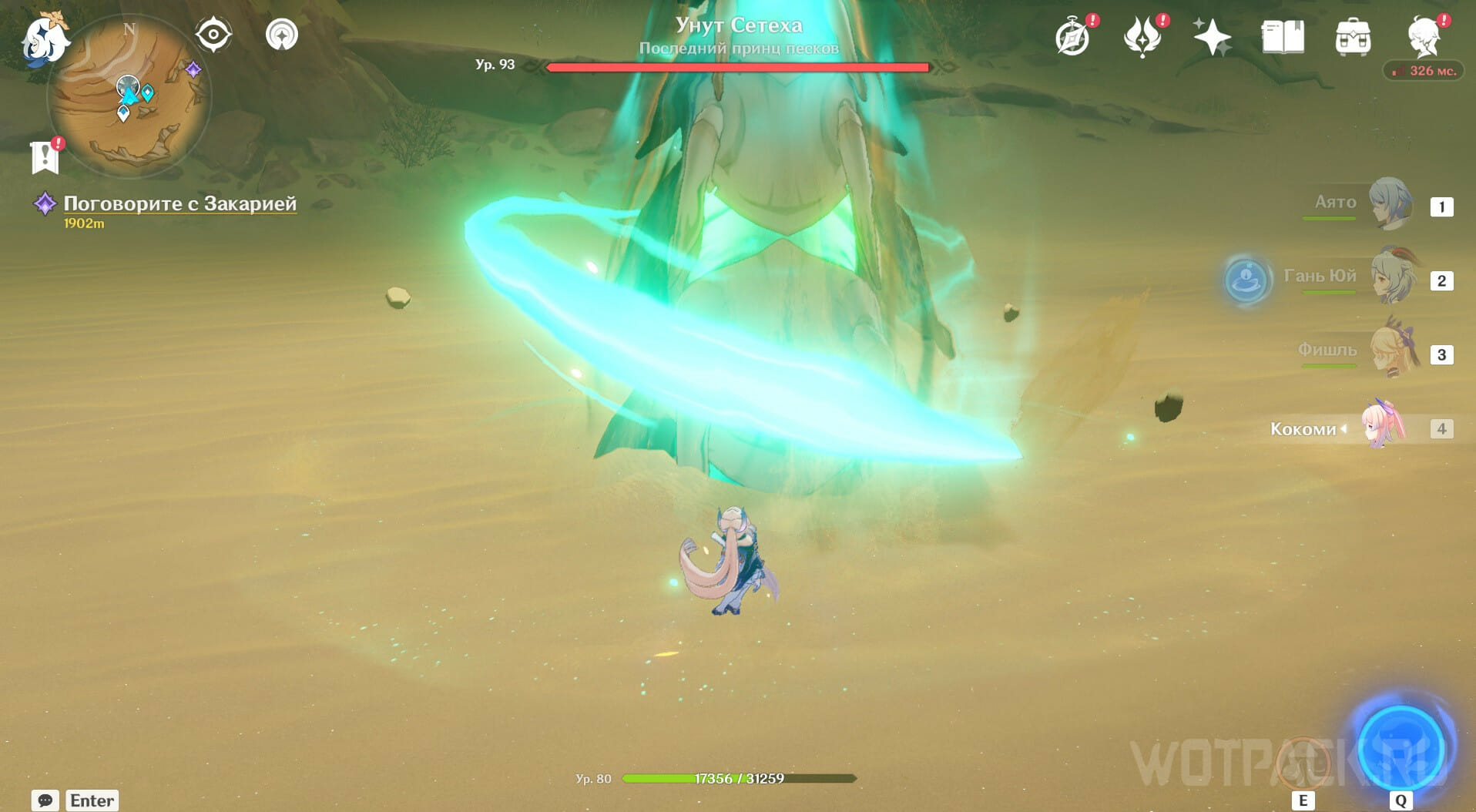Use the Elemental Skill ability icon
Screen dimensions: 1476x812
coord(1303,763)
